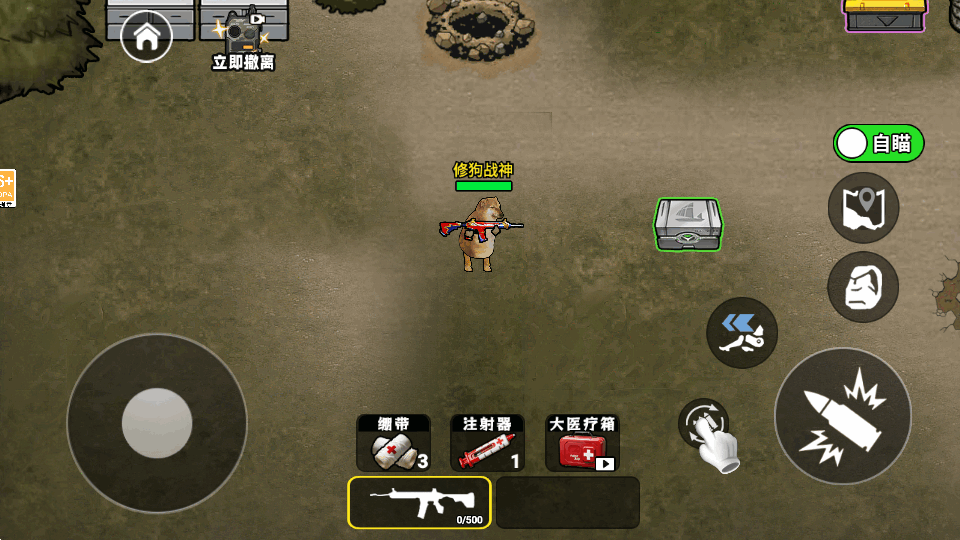Toggle the 自瞄 auto-aim switch
Viewport: 960px width, 540px height.
click(x=878, y=143)
